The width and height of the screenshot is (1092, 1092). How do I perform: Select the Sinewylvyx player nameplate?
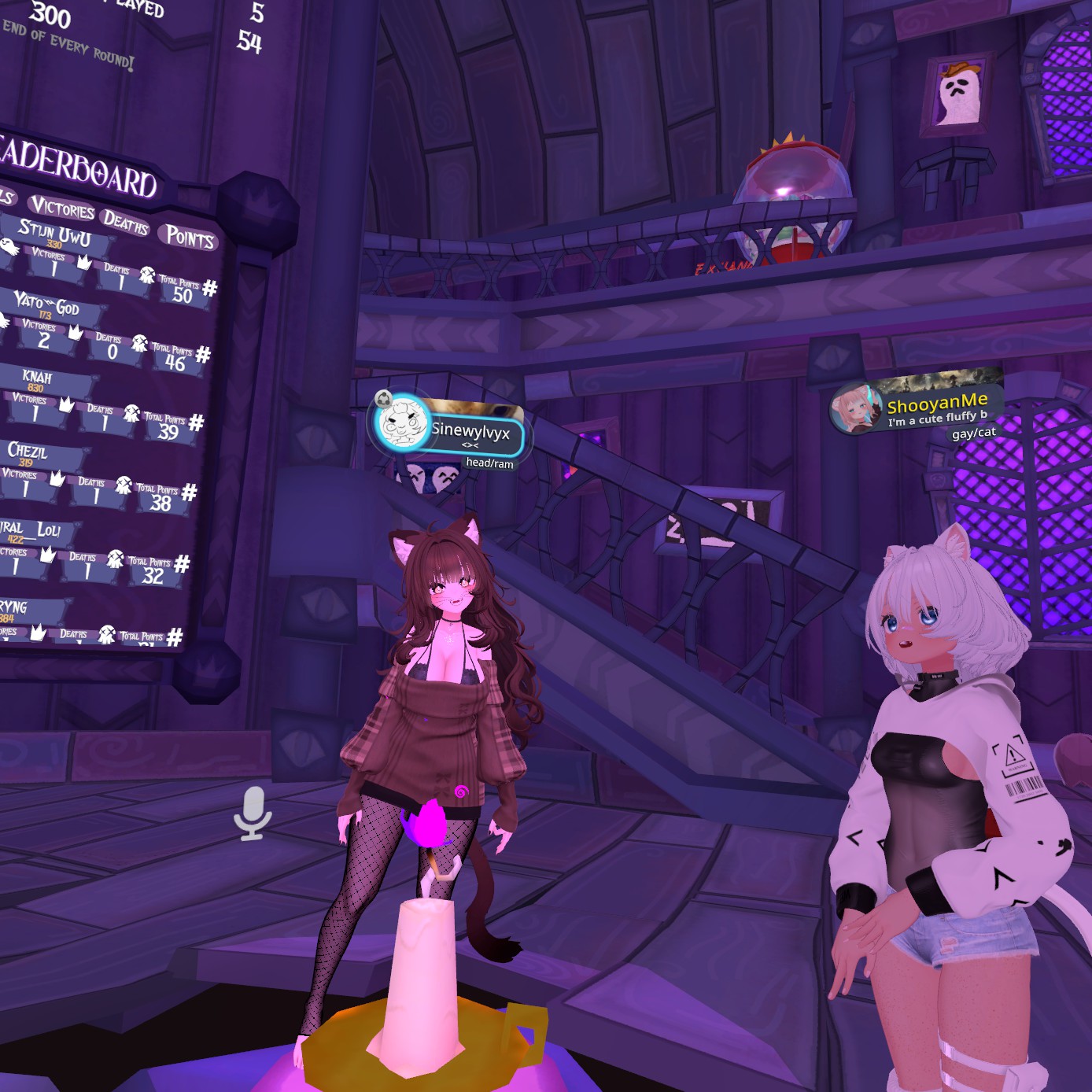tap(472, 432)
